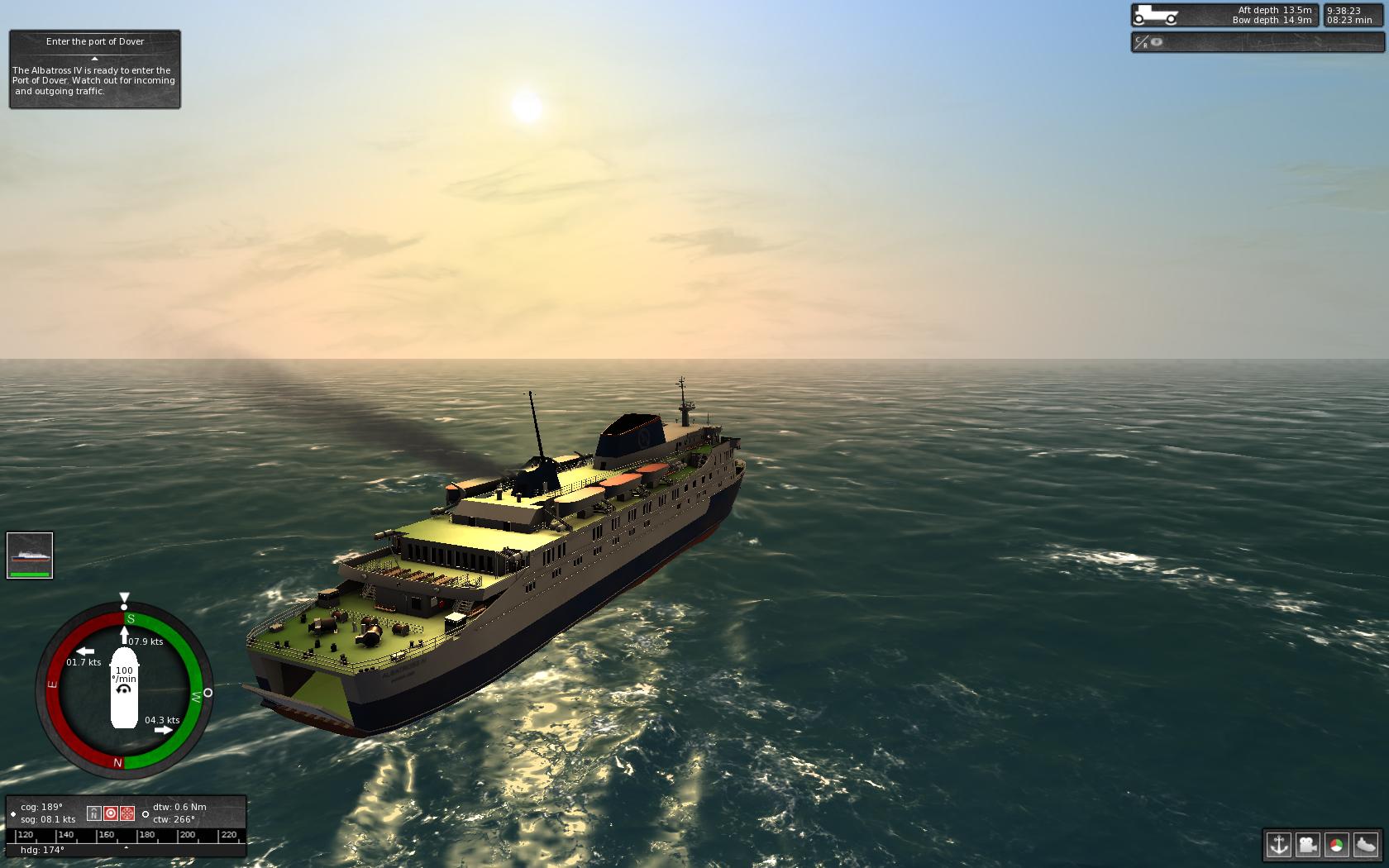Select the red target tracking icon
This screenshot has width=1389, height=868.
[x=111, y=813]
